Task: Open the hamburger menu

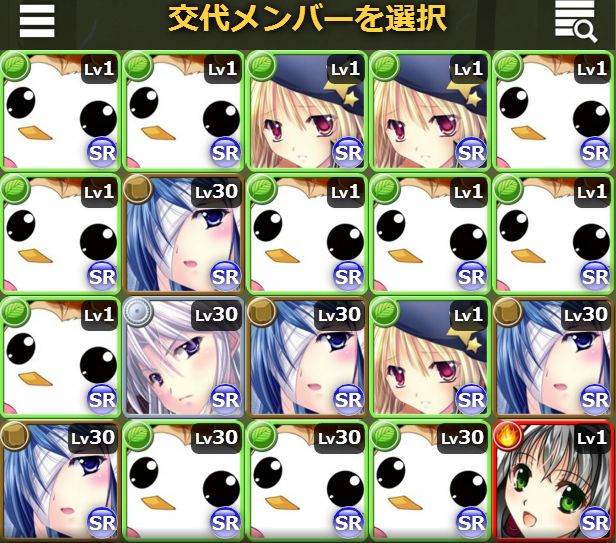Action: tap(37, 21)
